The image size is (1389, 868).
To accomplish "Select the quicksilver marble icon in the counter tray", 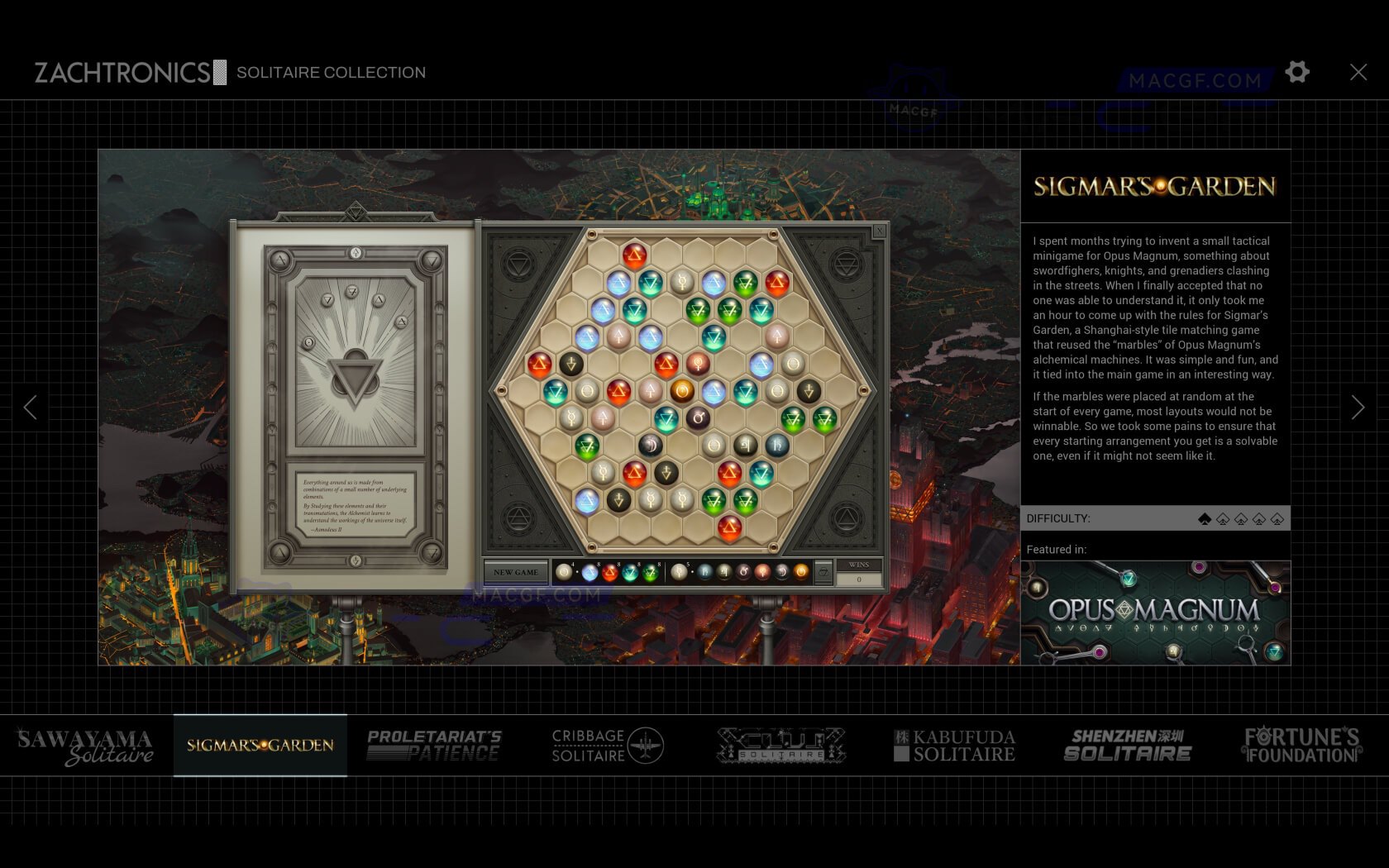I will pyautogui.click(x=679, y=572).
